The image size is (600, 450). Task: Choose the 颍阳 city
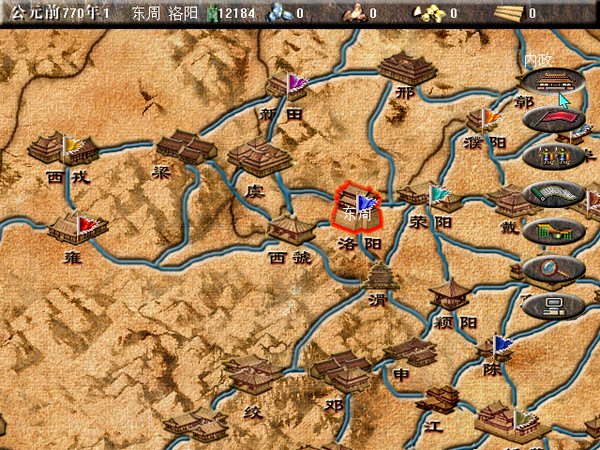coord(451,294)
